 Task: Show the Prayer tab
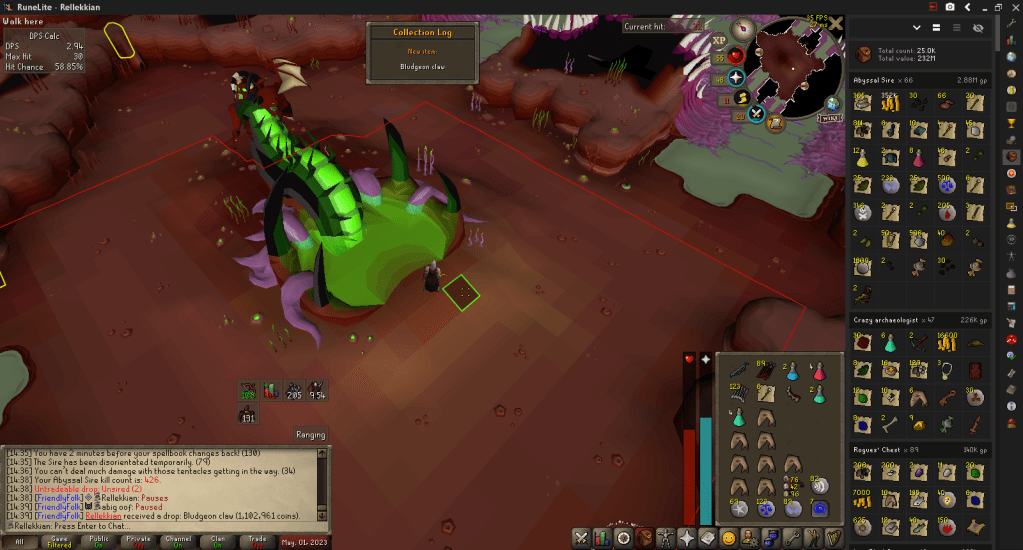(687, 538)
